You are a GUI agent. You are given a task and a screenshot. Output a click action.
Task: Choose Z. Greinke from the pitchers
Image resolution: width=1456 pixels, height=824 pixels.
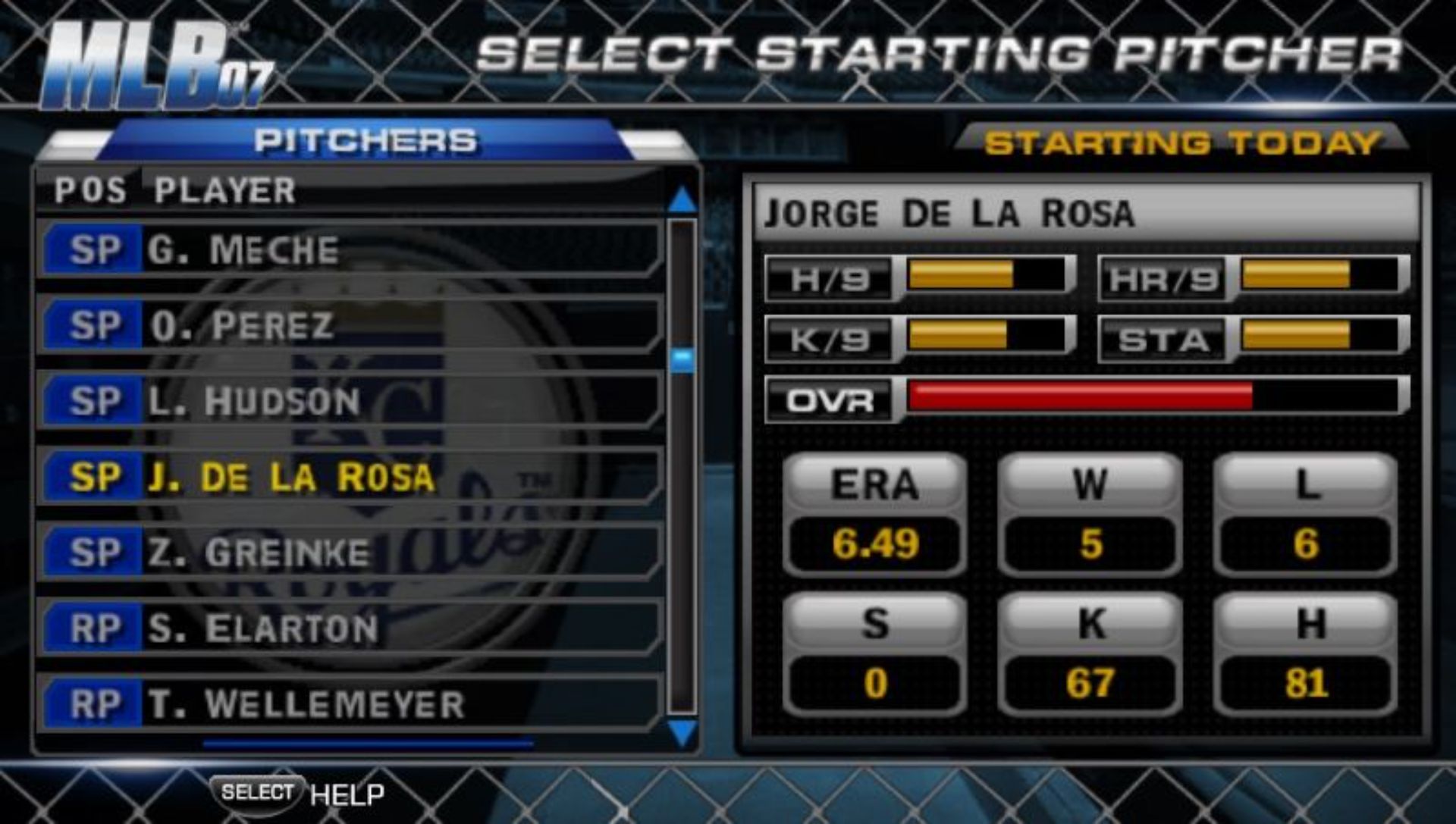(x=349, y=553)
